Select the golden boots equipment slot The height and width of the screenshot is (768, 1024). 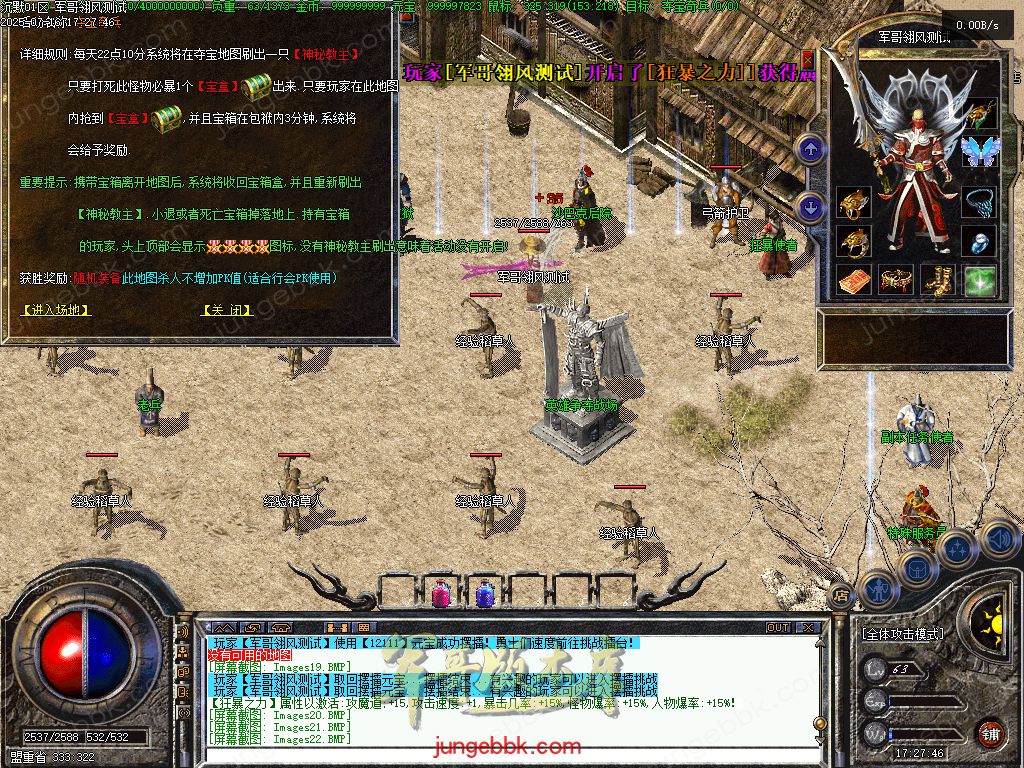938,281
